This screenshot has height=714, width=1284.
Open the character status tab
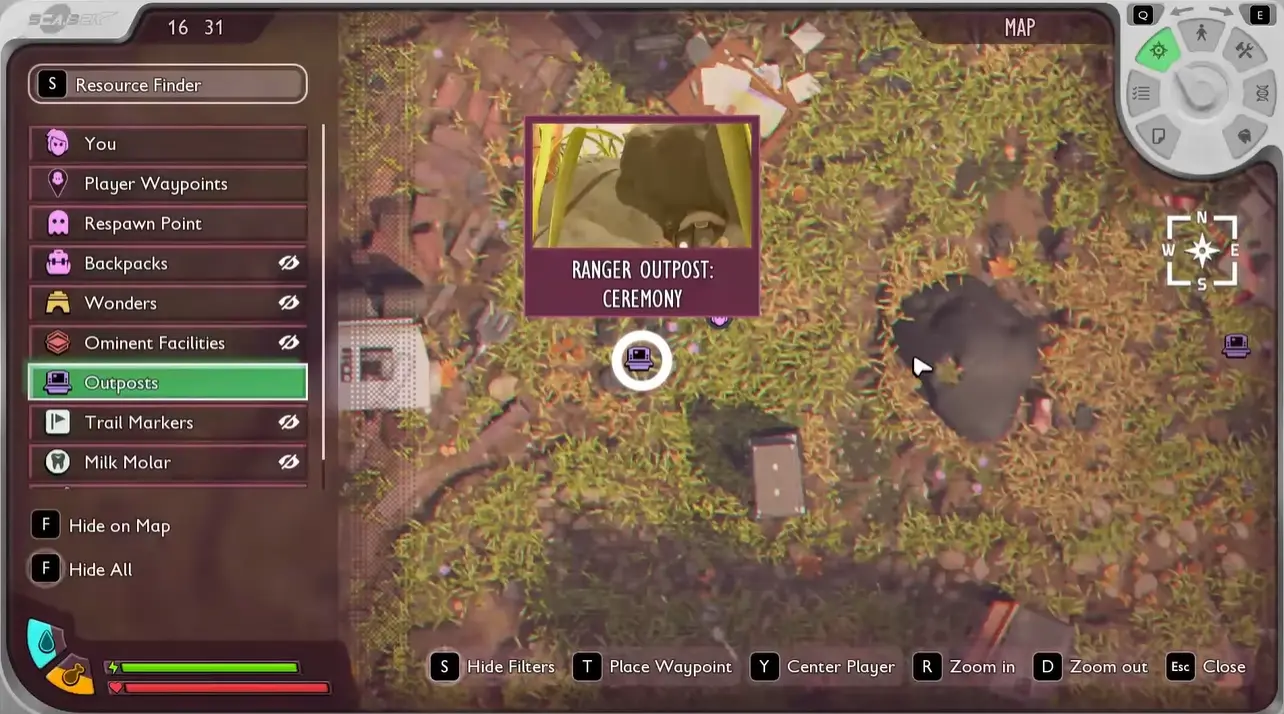(x=1201, y=34)
